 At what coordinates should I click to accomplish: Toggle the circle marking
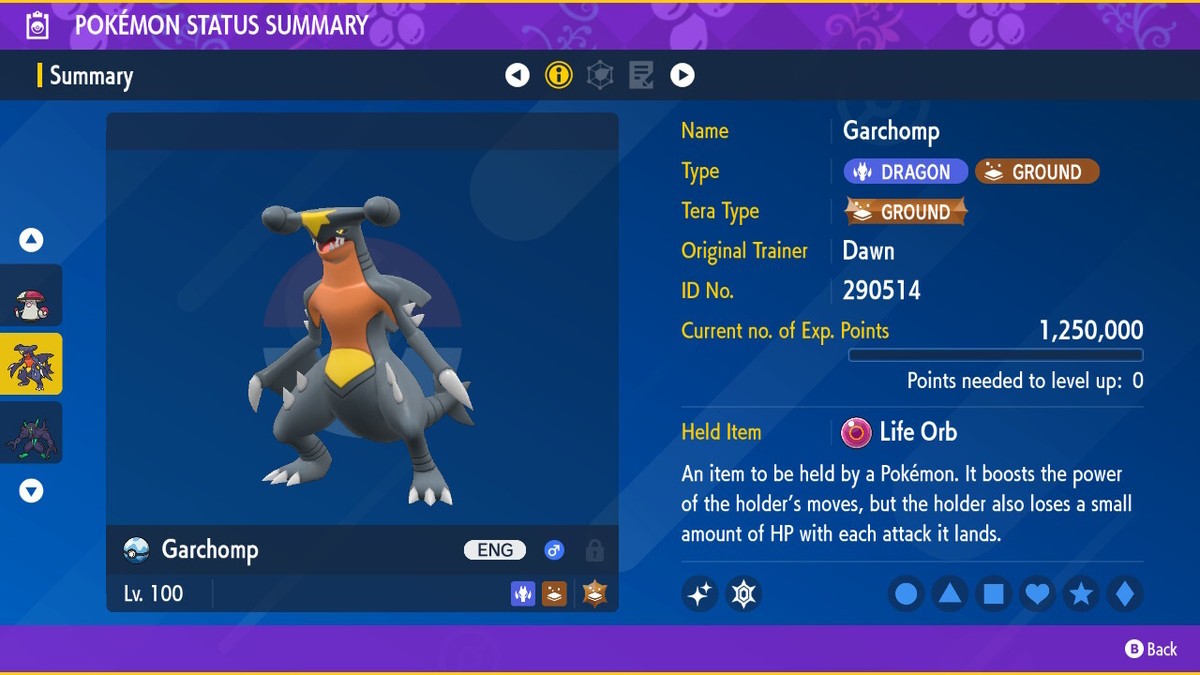coord(906,595)
